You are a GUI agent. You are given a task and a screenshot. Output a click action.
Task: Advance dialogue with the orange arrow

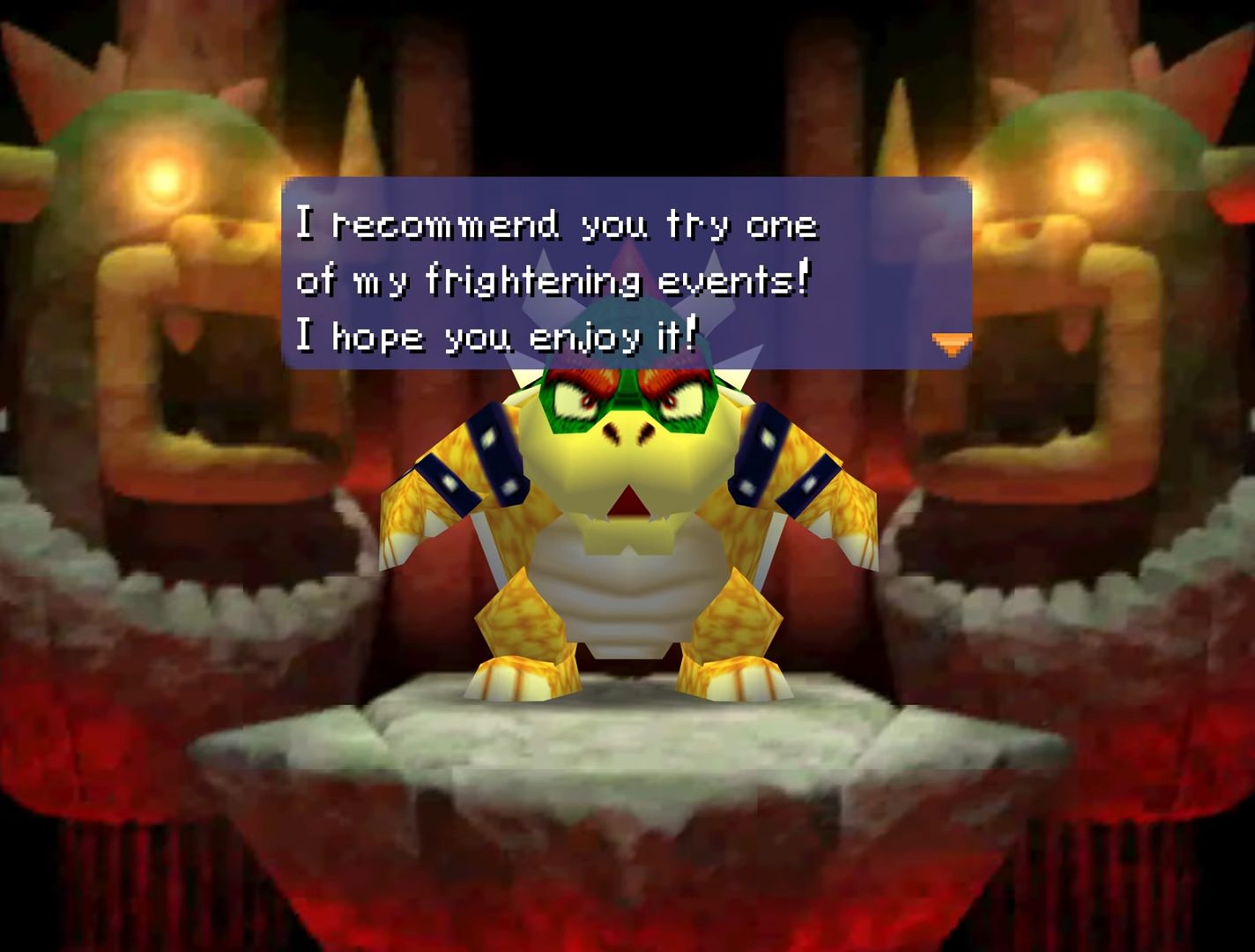coord(951,343)
